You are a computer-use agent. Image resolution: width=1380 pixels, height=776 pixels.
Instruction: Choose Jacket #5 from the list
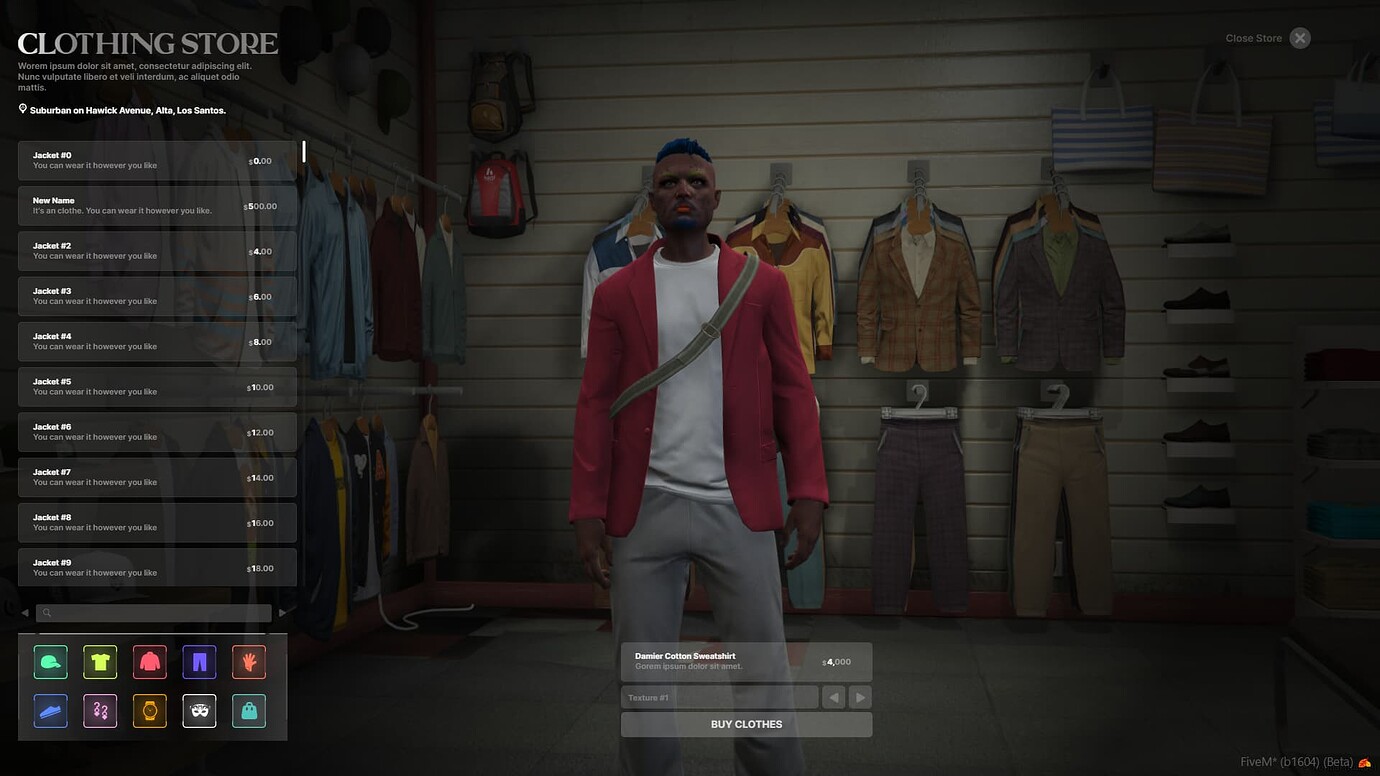157,386
